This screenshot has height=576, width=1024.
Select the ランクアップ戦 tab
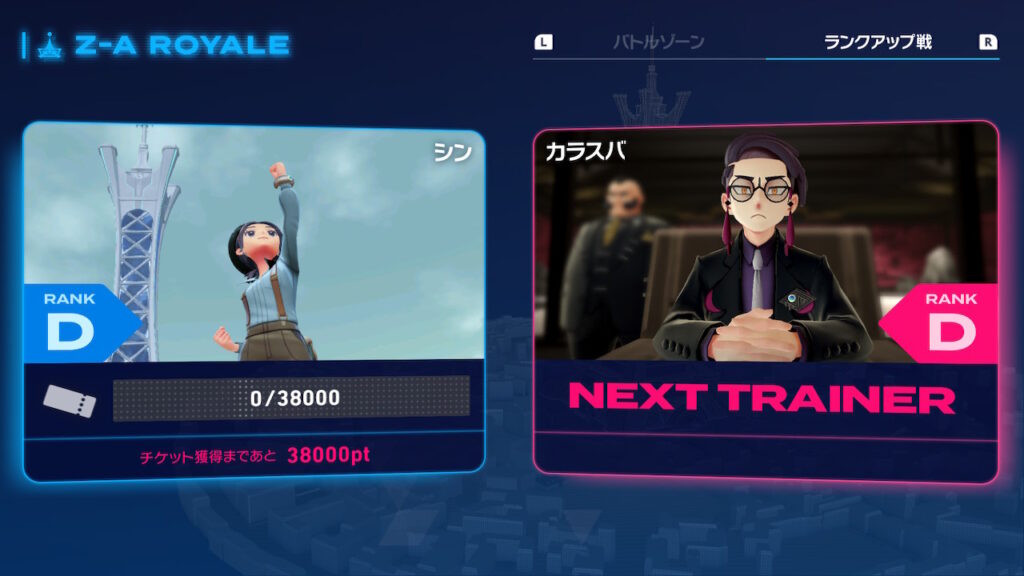click(877, 43)
